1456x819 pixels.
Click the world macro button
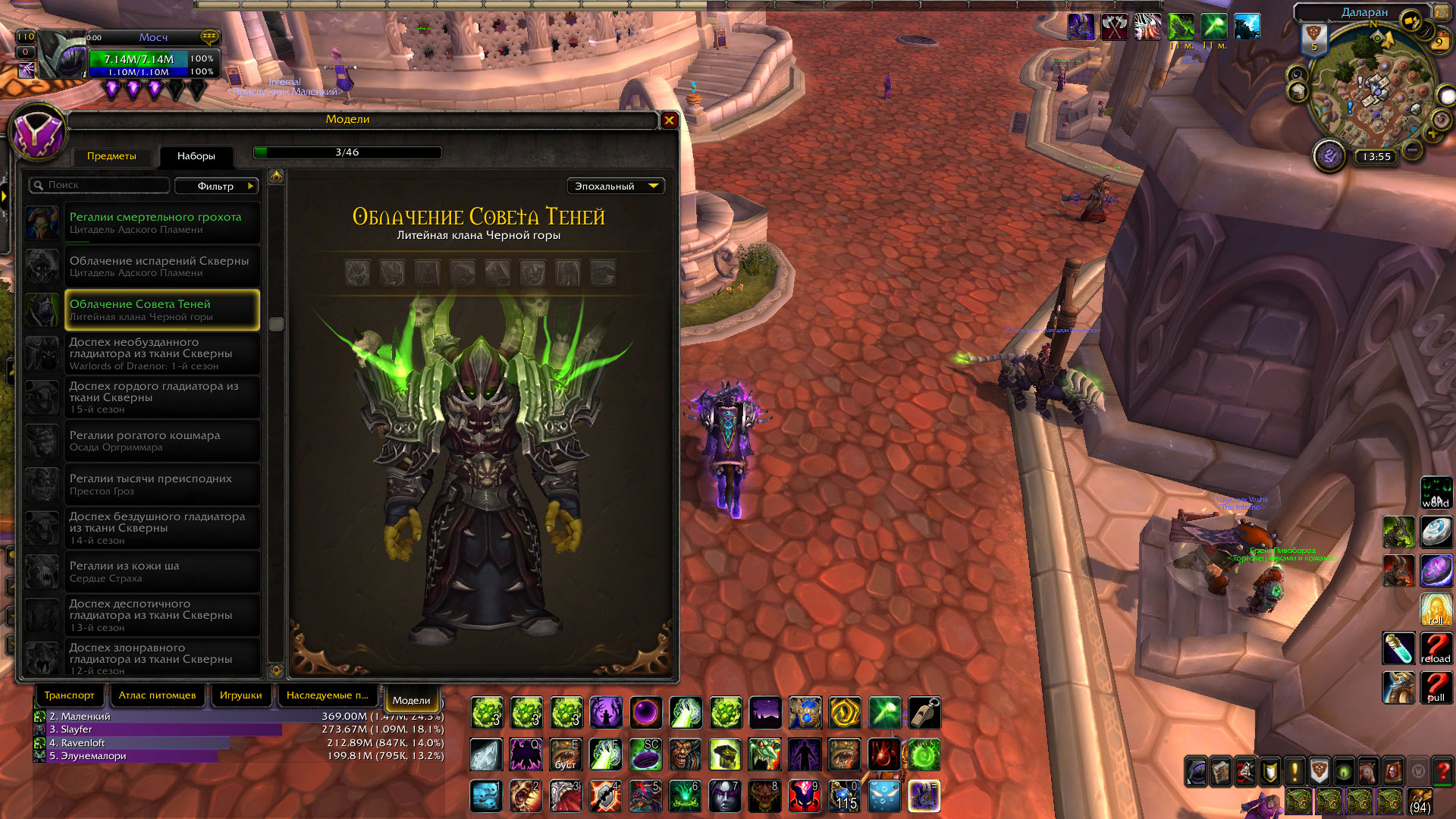[x=1436, y=492]
